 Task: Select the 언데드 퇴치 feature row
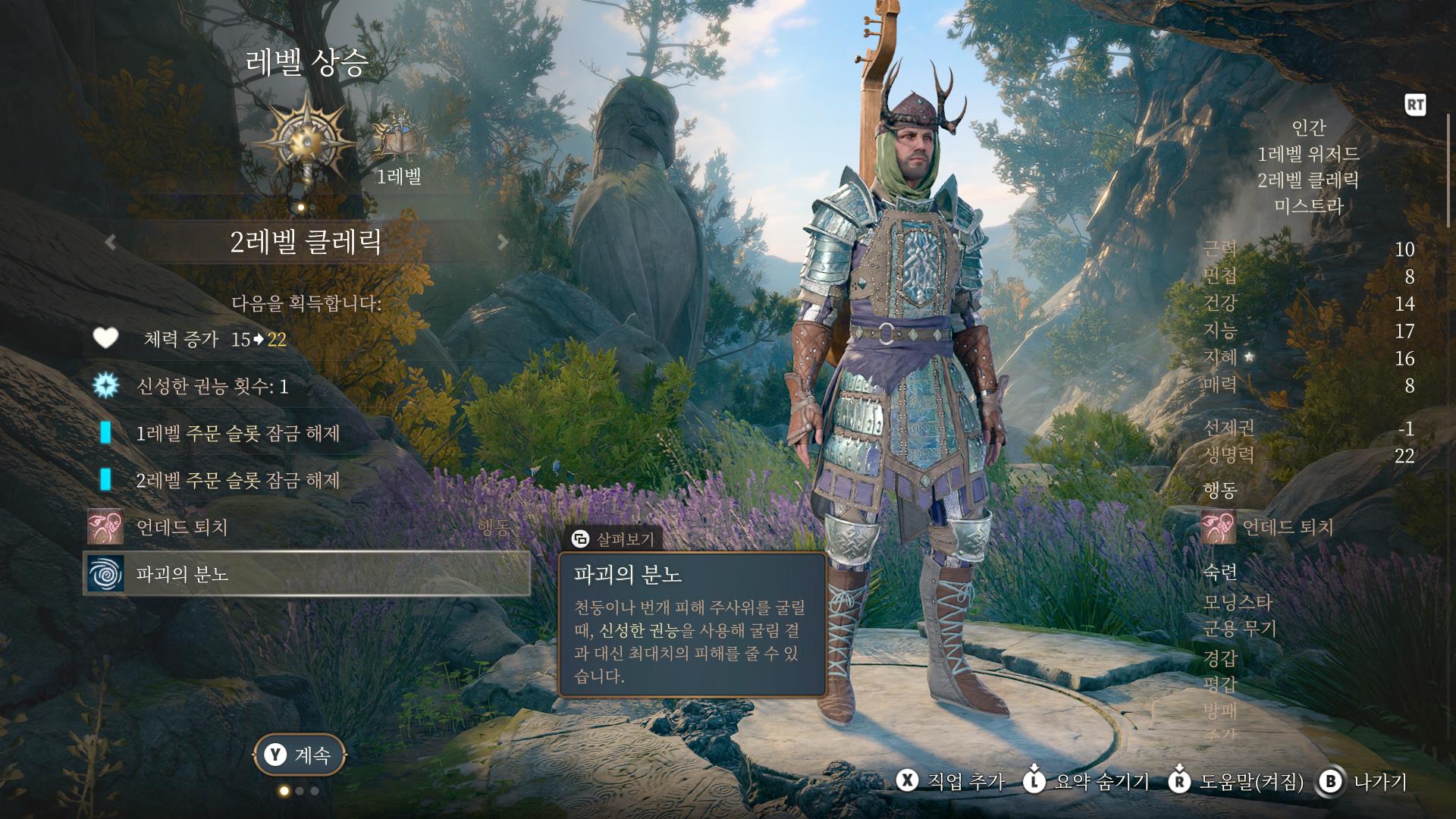tap(306, 527)
